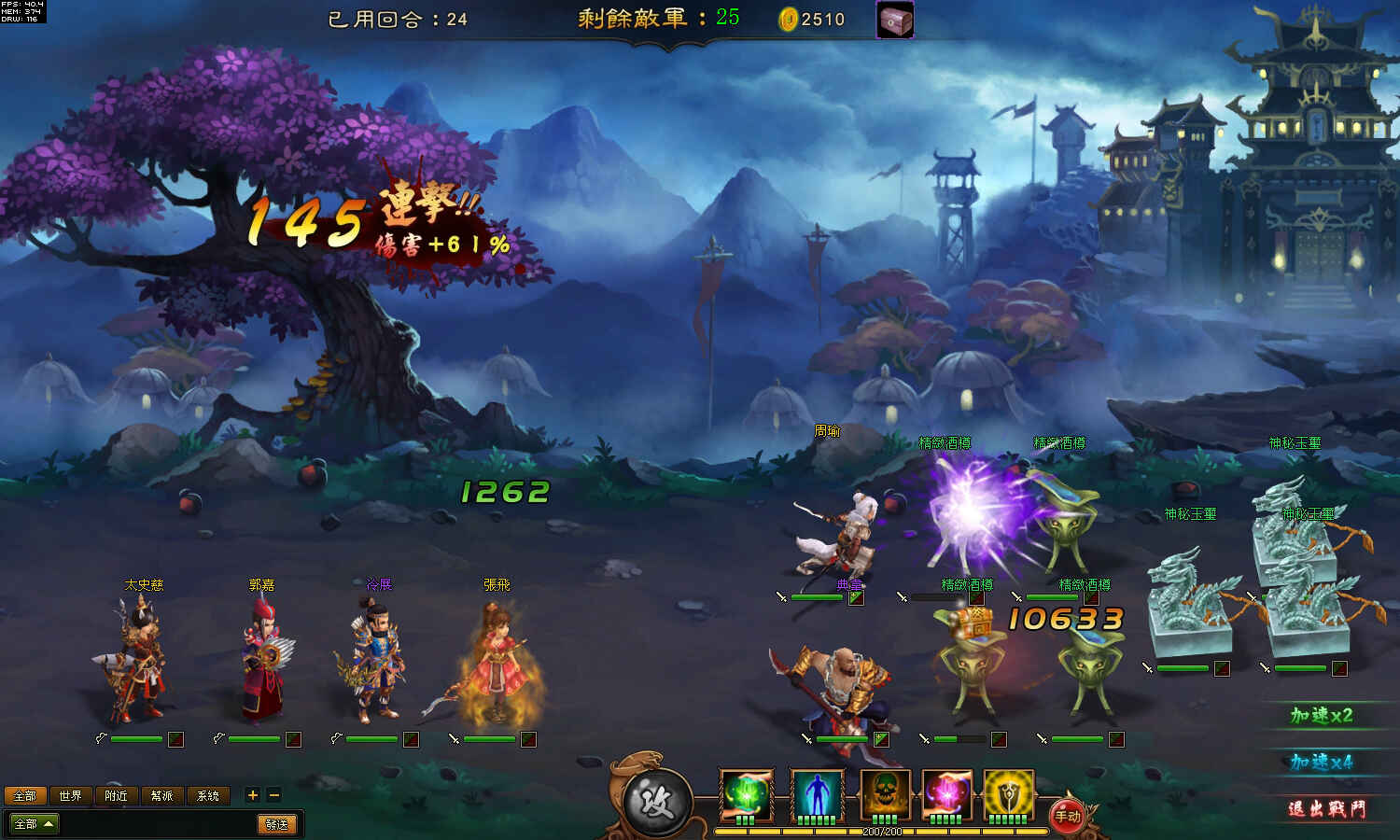
Task: Toggle the red 手动 manual mode button
Action: (x=1067, y=816)
